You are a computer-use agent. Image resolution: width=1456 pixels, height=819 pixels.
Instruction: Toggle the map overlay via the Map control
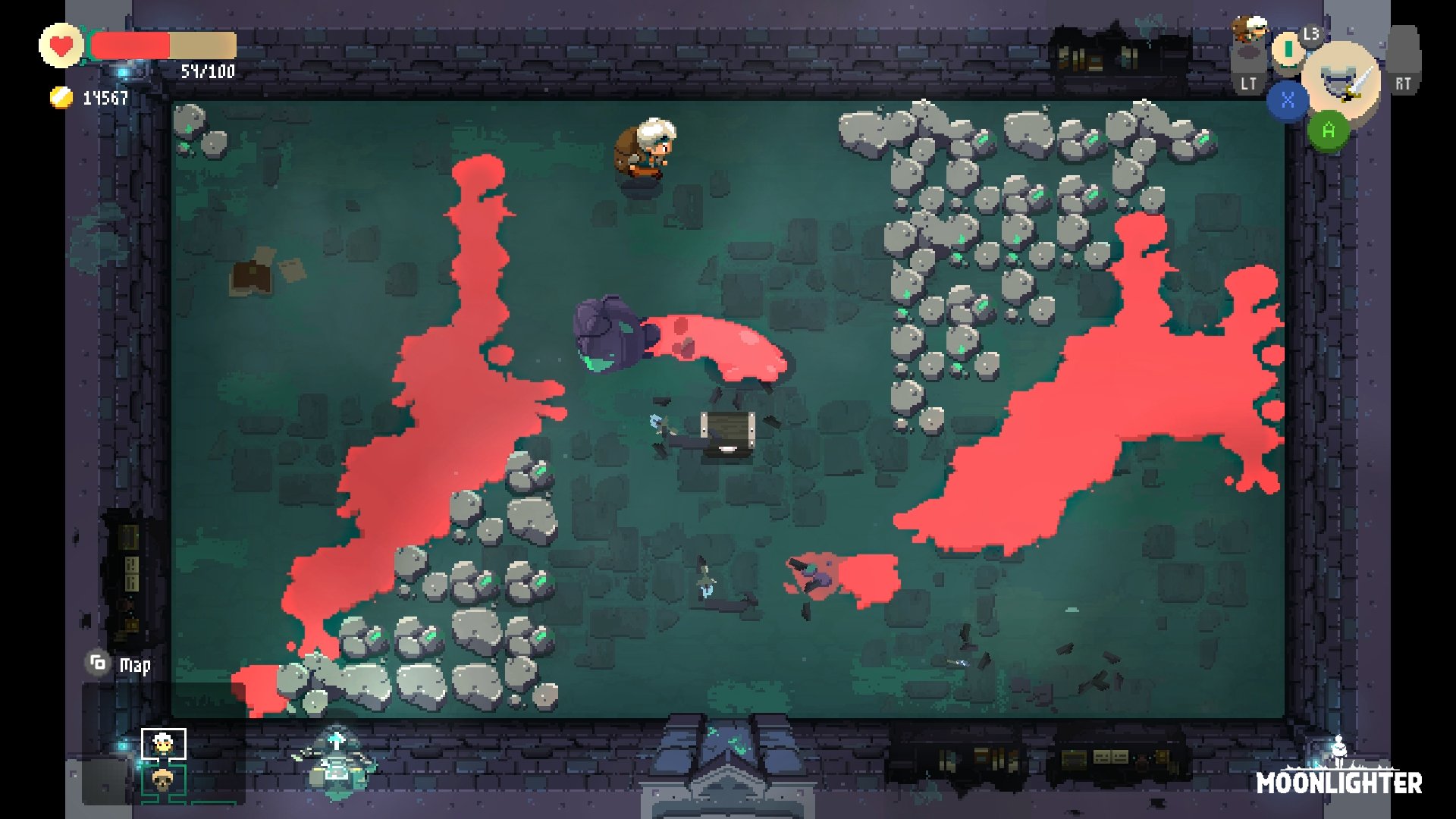(x=97, y=664)
